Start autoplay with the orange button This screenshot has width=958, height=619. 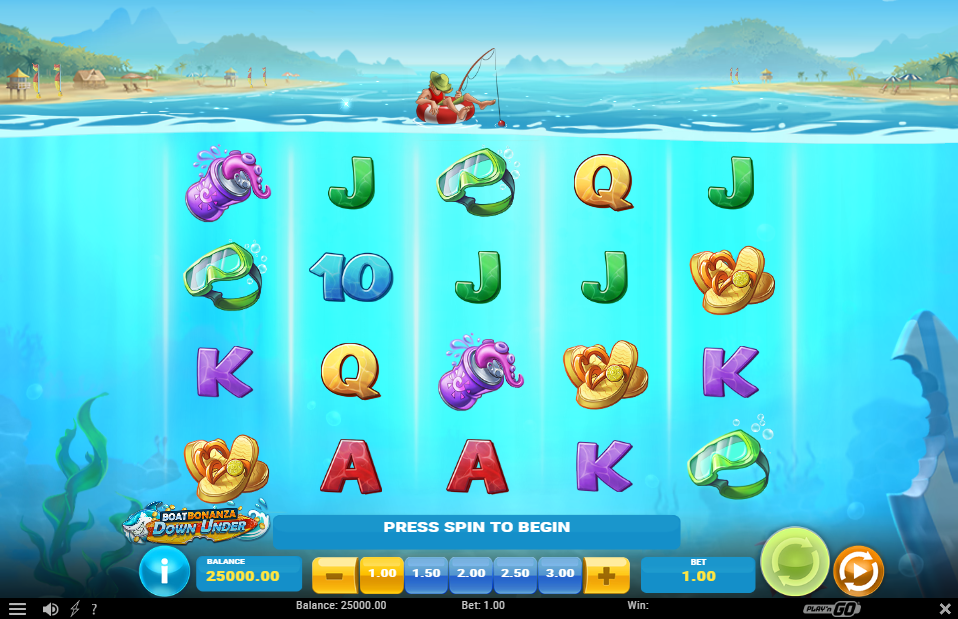click(858, 571)
